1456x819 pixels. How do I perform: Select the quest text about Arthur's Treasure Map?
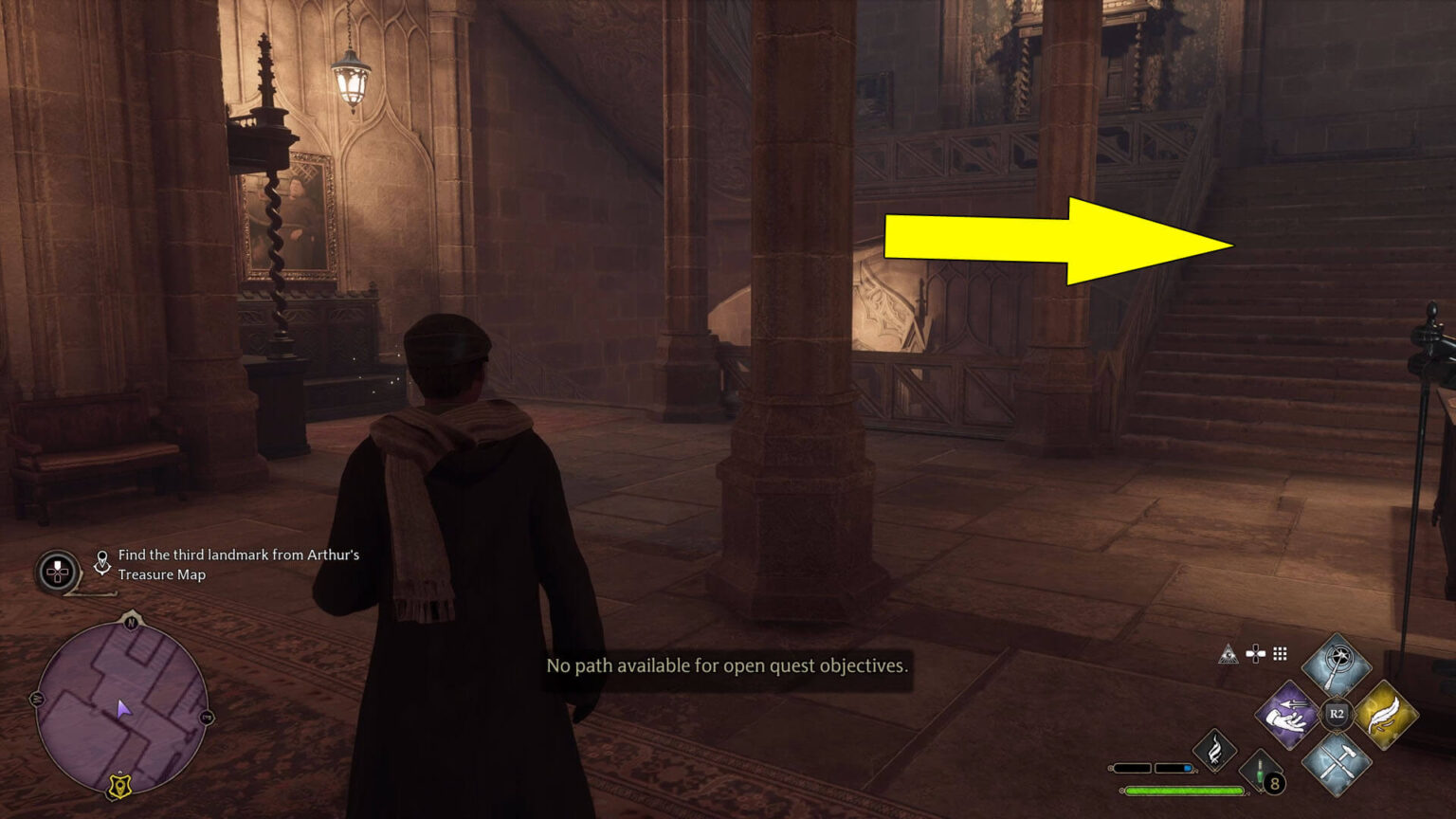(235, 564)
